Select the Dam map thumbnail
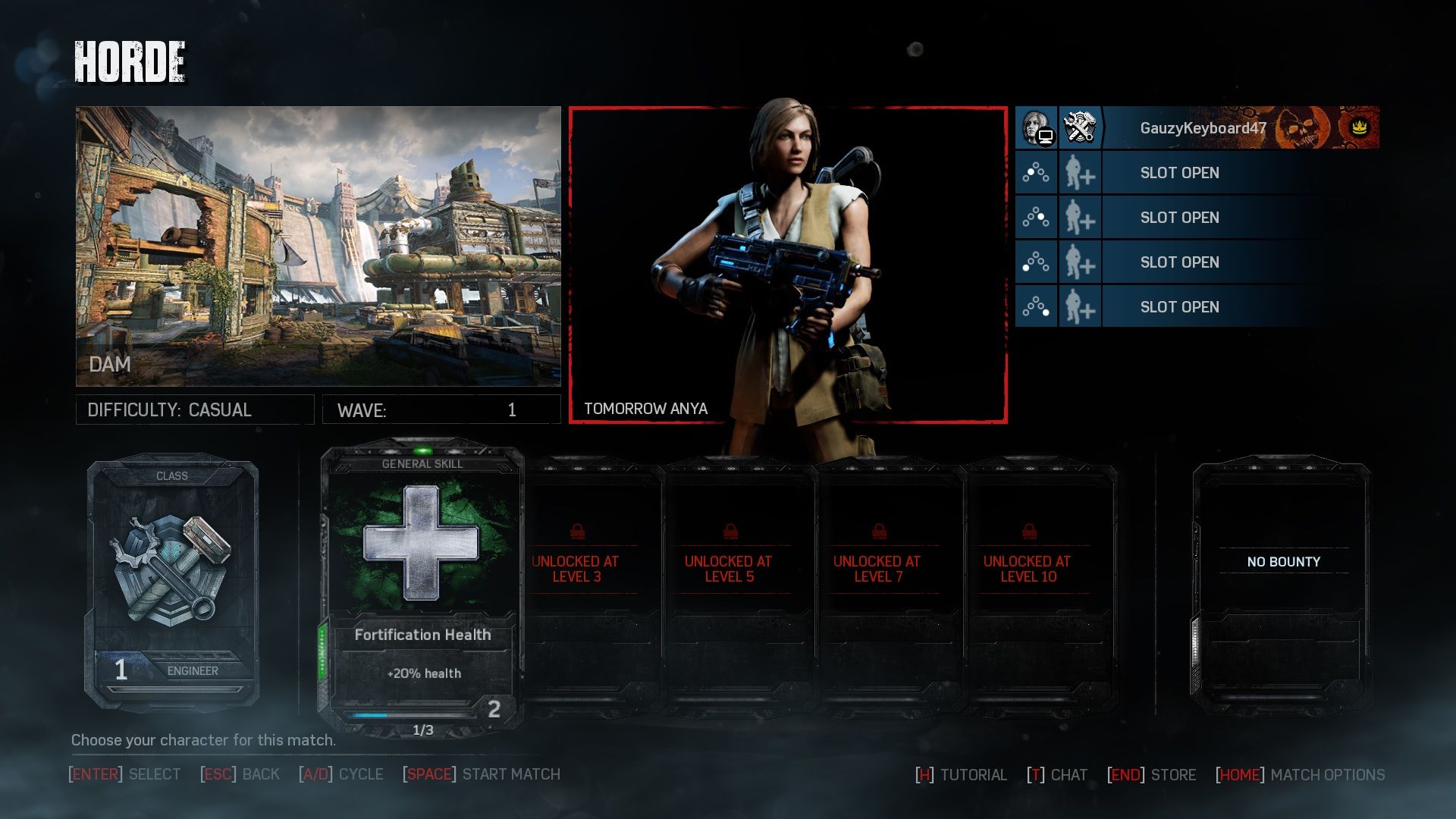1456x819 pixels. 318,246
